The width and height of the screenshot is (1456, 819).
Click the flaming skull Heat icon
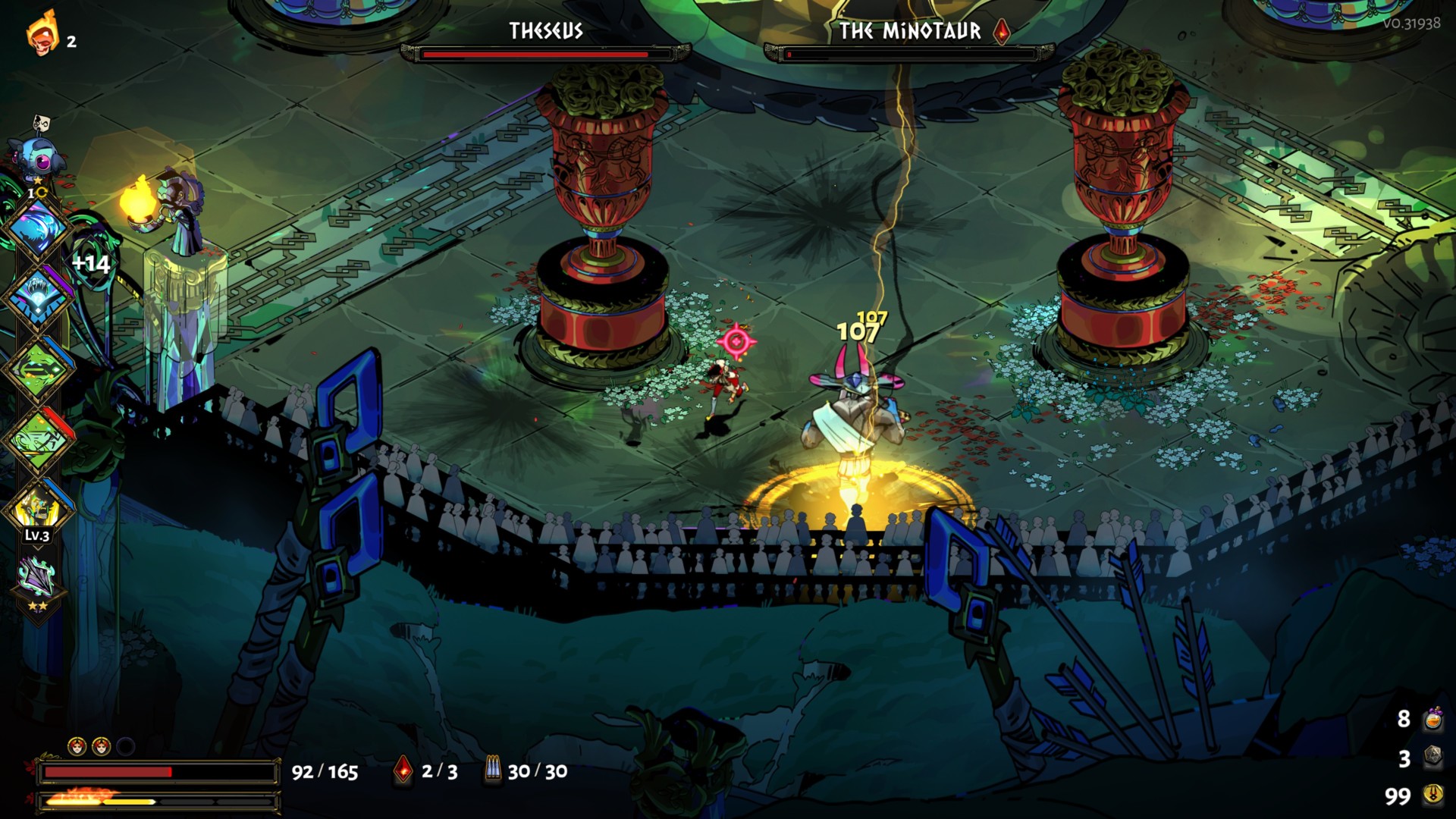tap(42, 34)
